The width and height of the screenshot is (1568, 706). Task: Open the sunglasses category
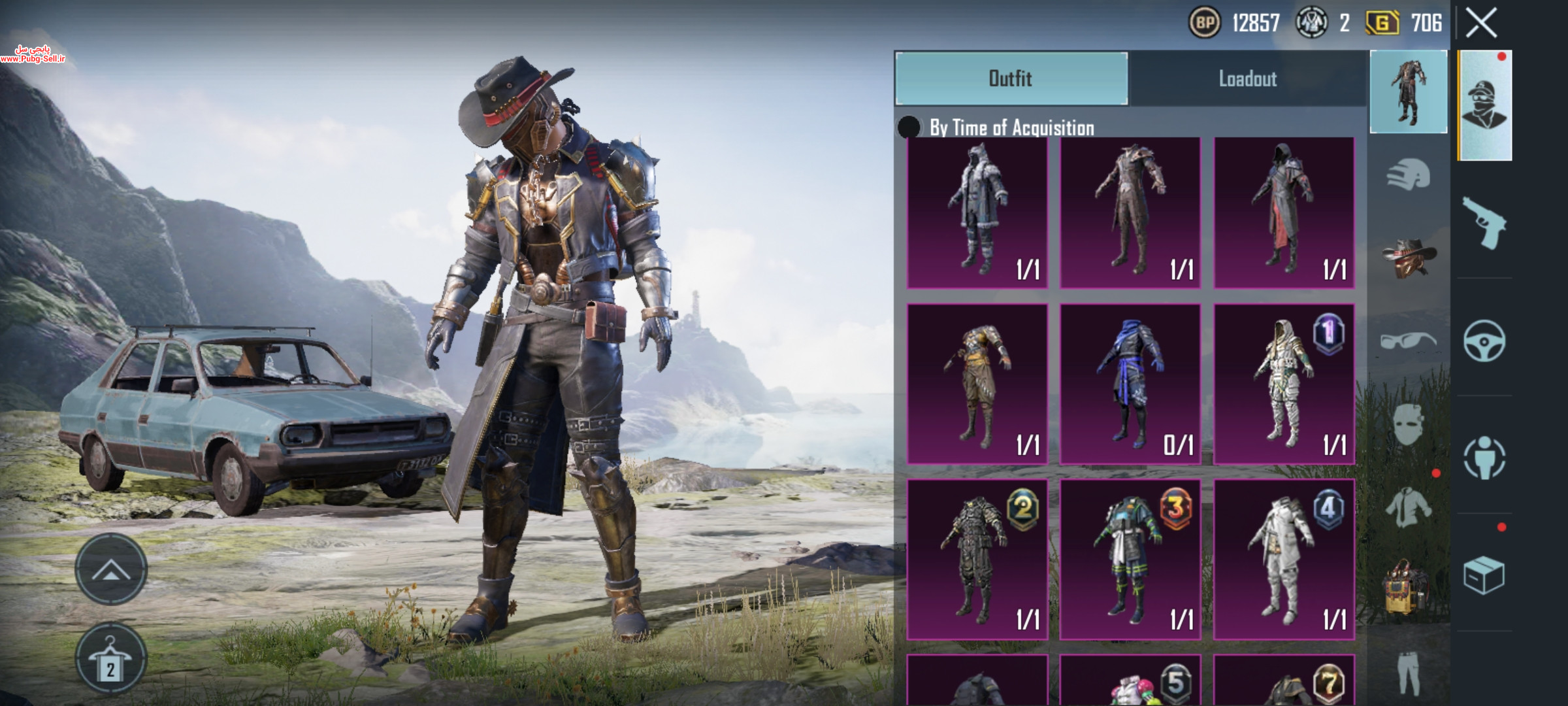pyautogui.click(x=1408, y=341)
